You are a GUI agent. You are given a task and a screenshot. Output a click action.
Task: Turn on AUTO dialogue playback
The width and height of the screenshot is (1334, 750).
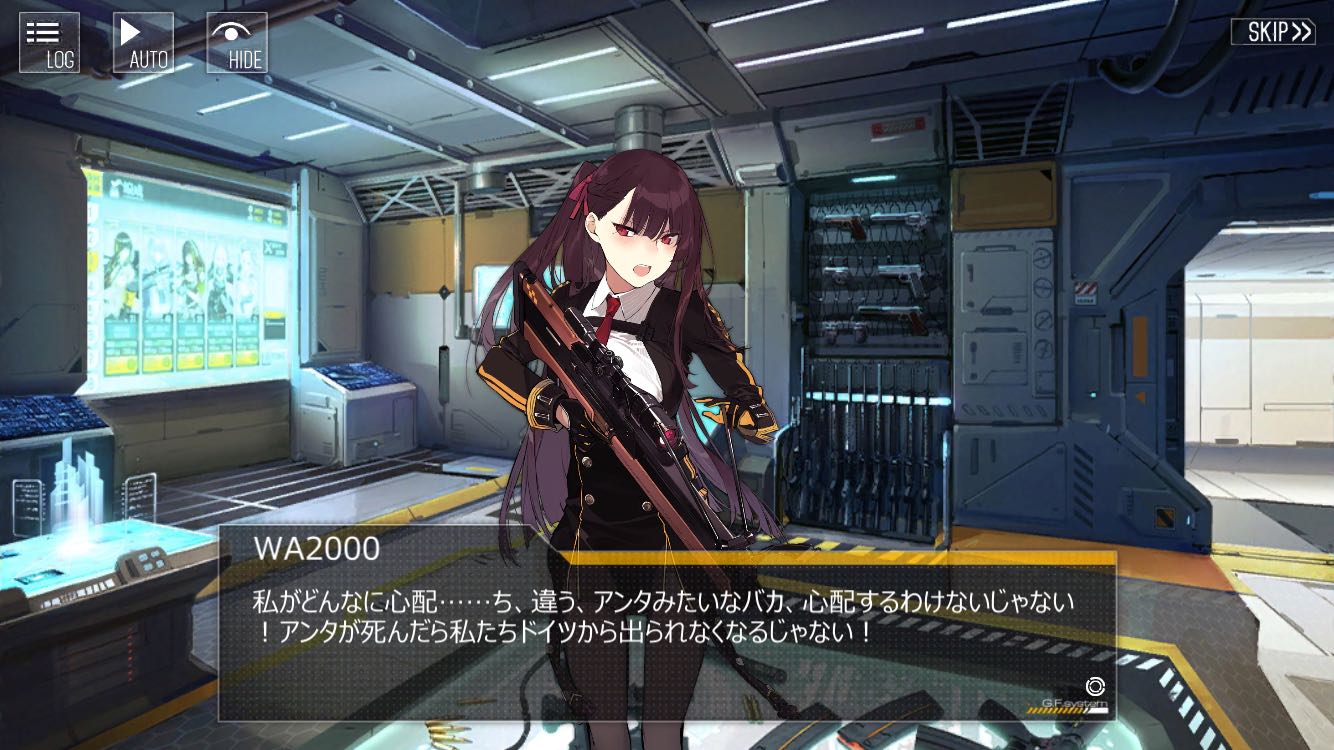[142, 43]
